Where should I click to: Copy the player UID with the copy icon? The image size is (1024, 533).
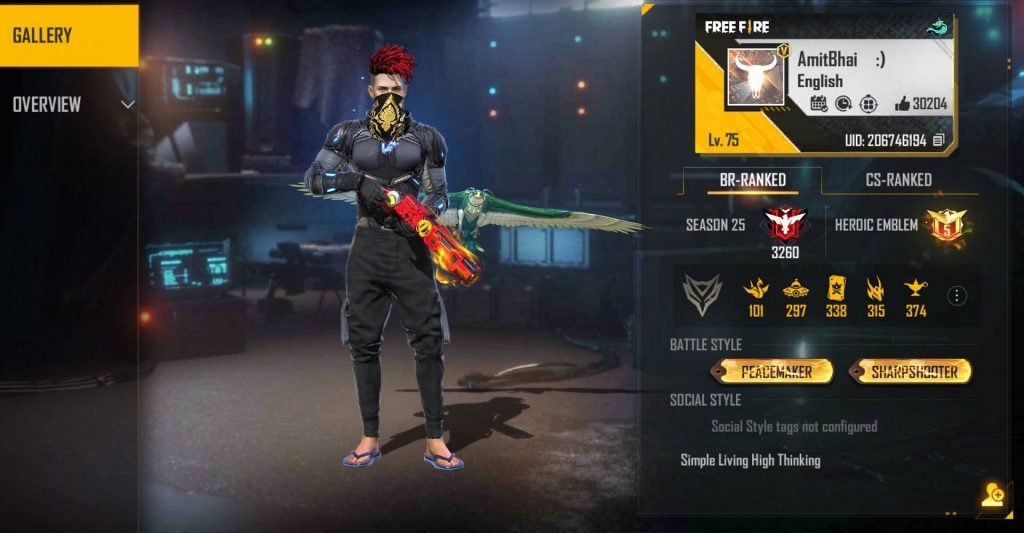coord(938,141)
